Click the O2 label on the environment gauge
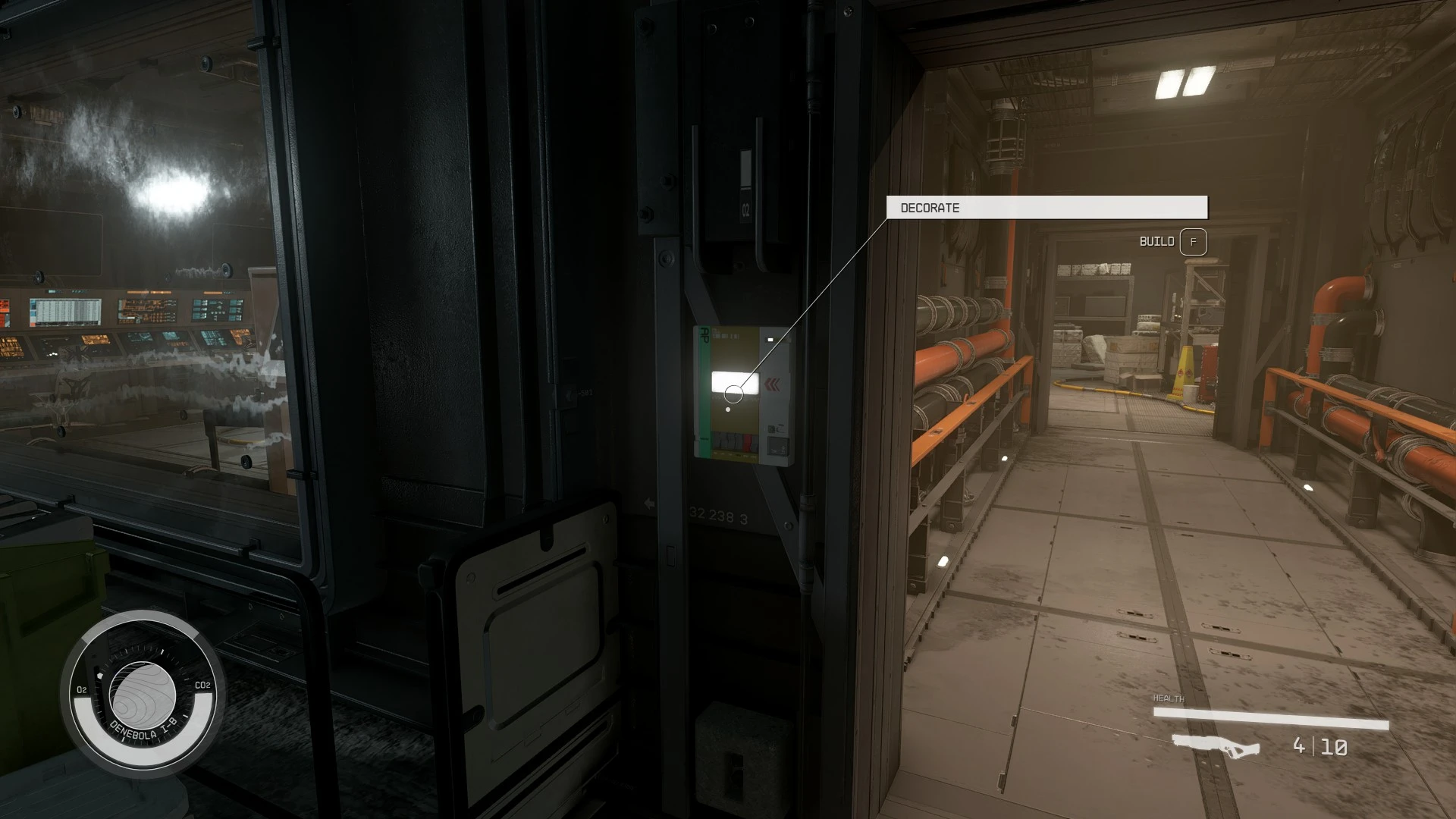 [81, 689]
